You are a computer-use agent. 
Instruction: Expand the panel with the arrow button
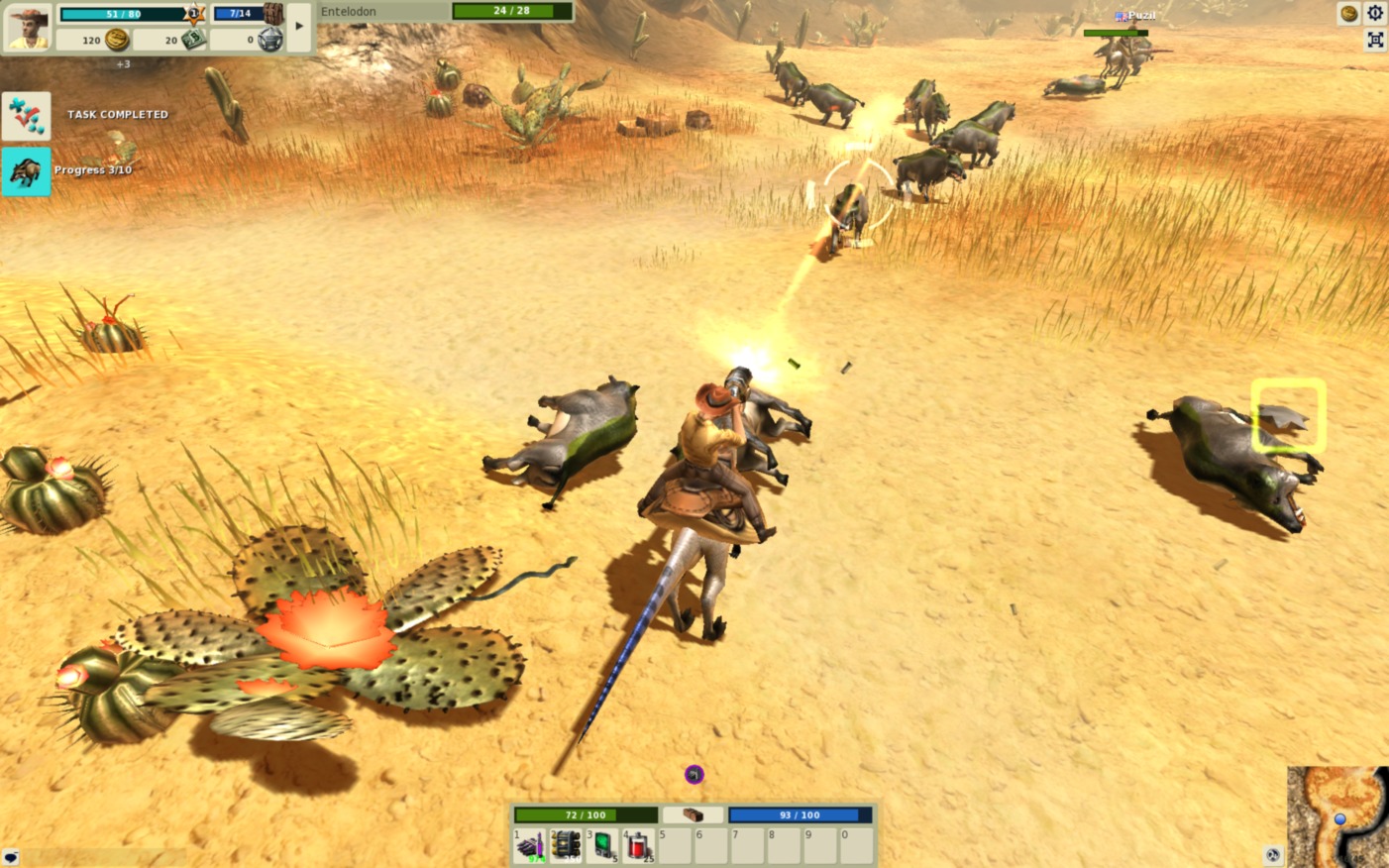pos(299,27)
